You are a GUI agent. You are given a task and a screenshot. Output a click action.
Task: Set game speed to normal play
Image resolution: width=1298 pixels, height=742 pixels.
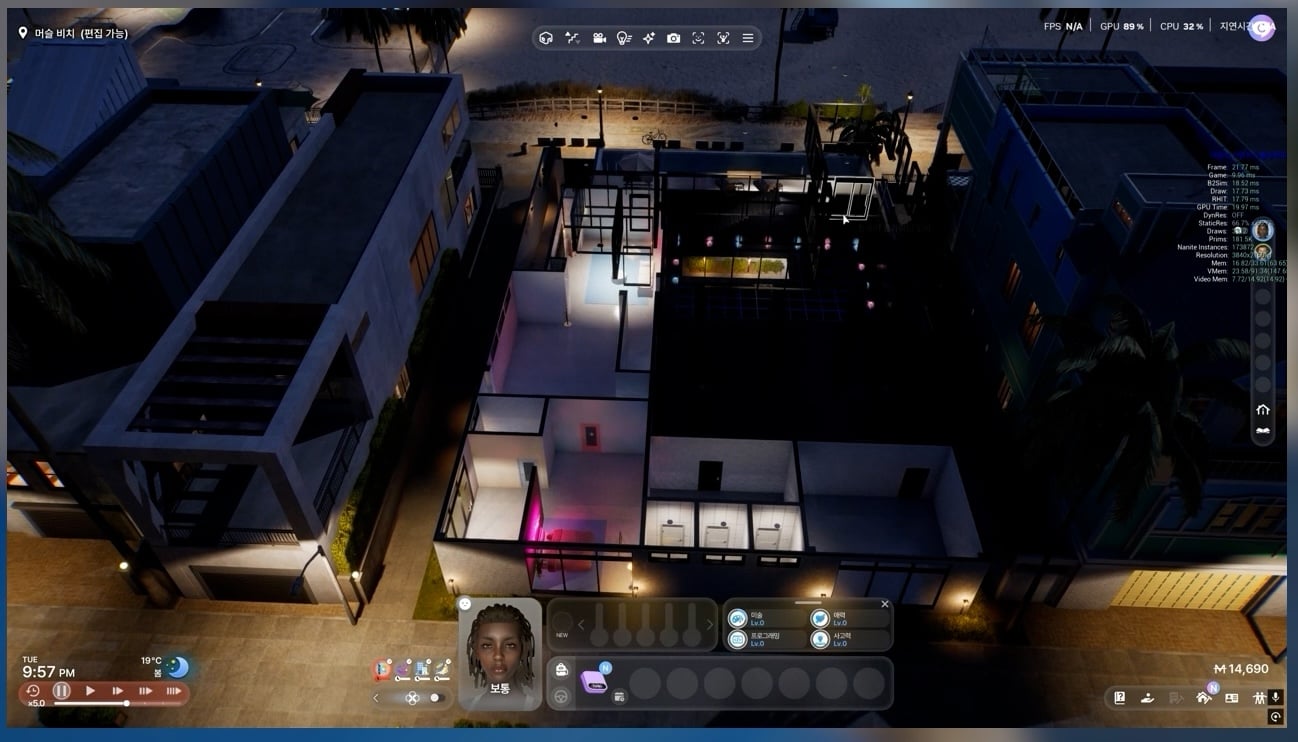click(90, 690)
